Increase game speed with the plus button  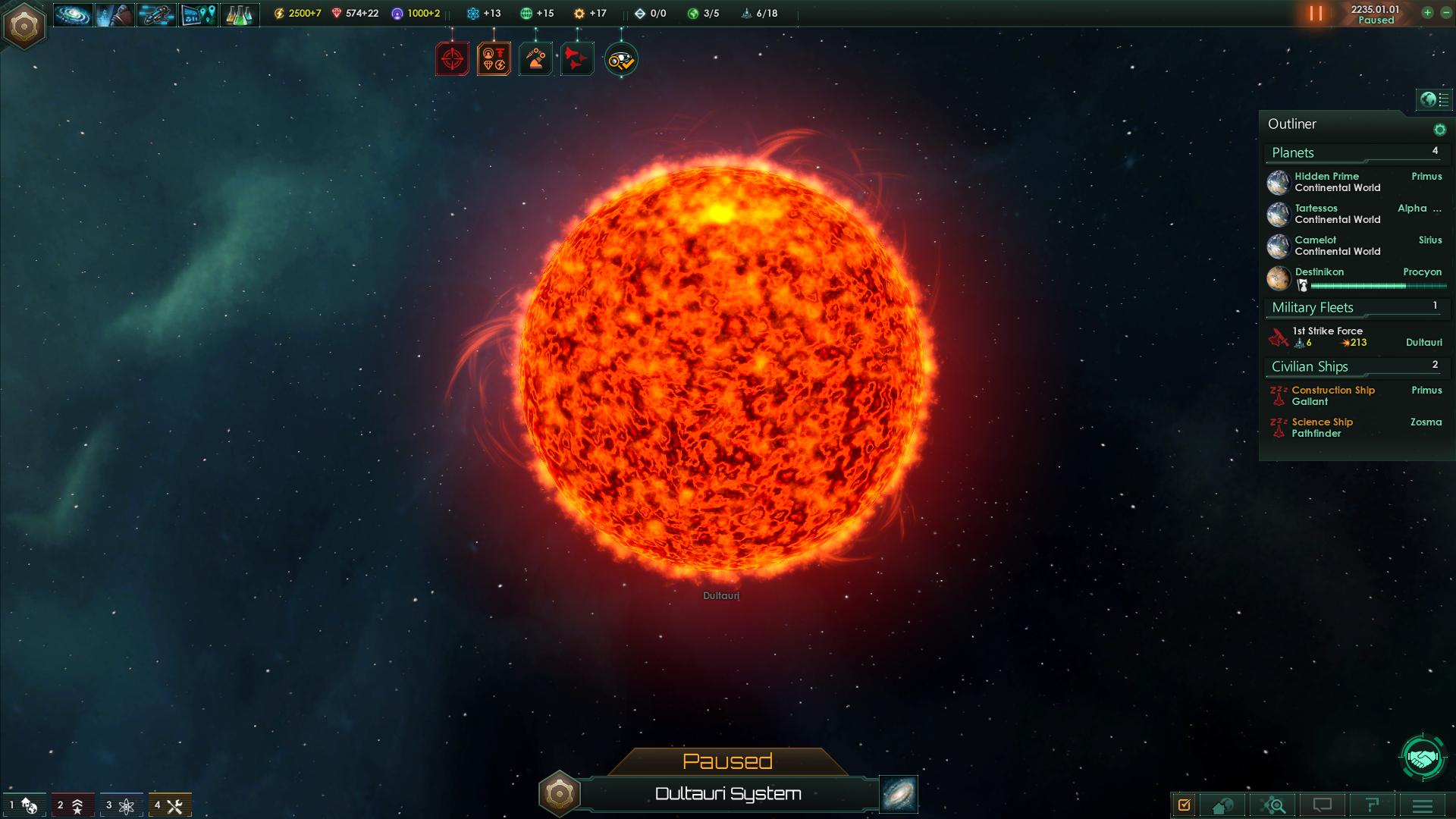[1427, 13]
